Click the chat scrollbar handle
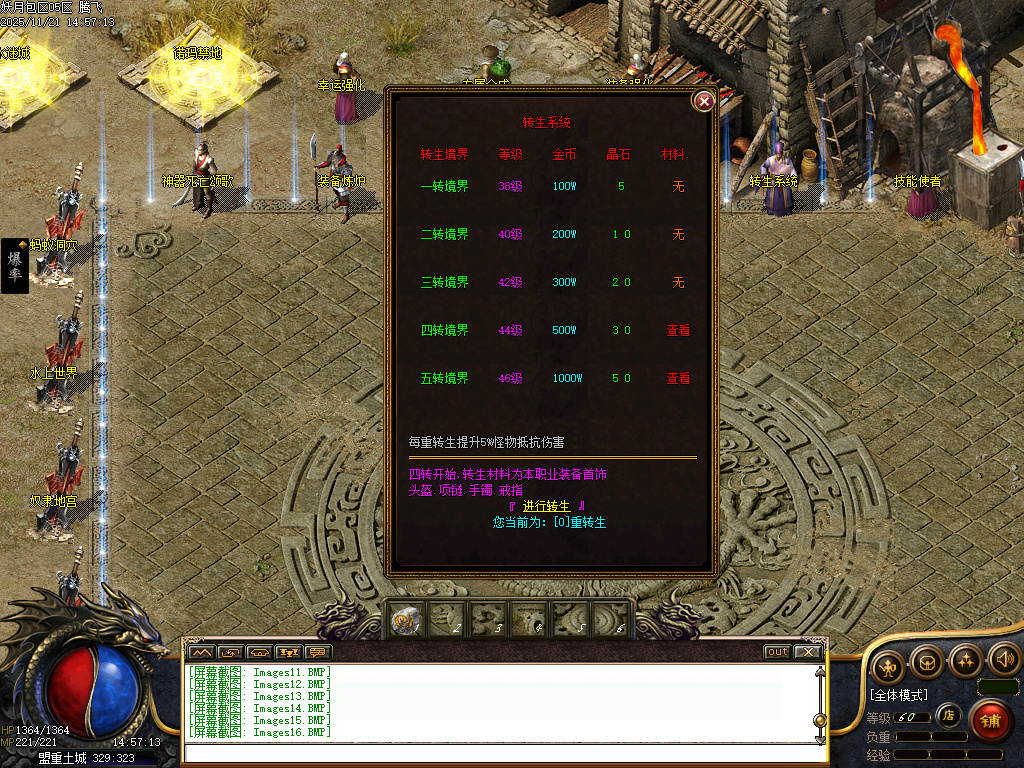The width and height of the screenshot is (1024, 768). (x=820, y=719)
